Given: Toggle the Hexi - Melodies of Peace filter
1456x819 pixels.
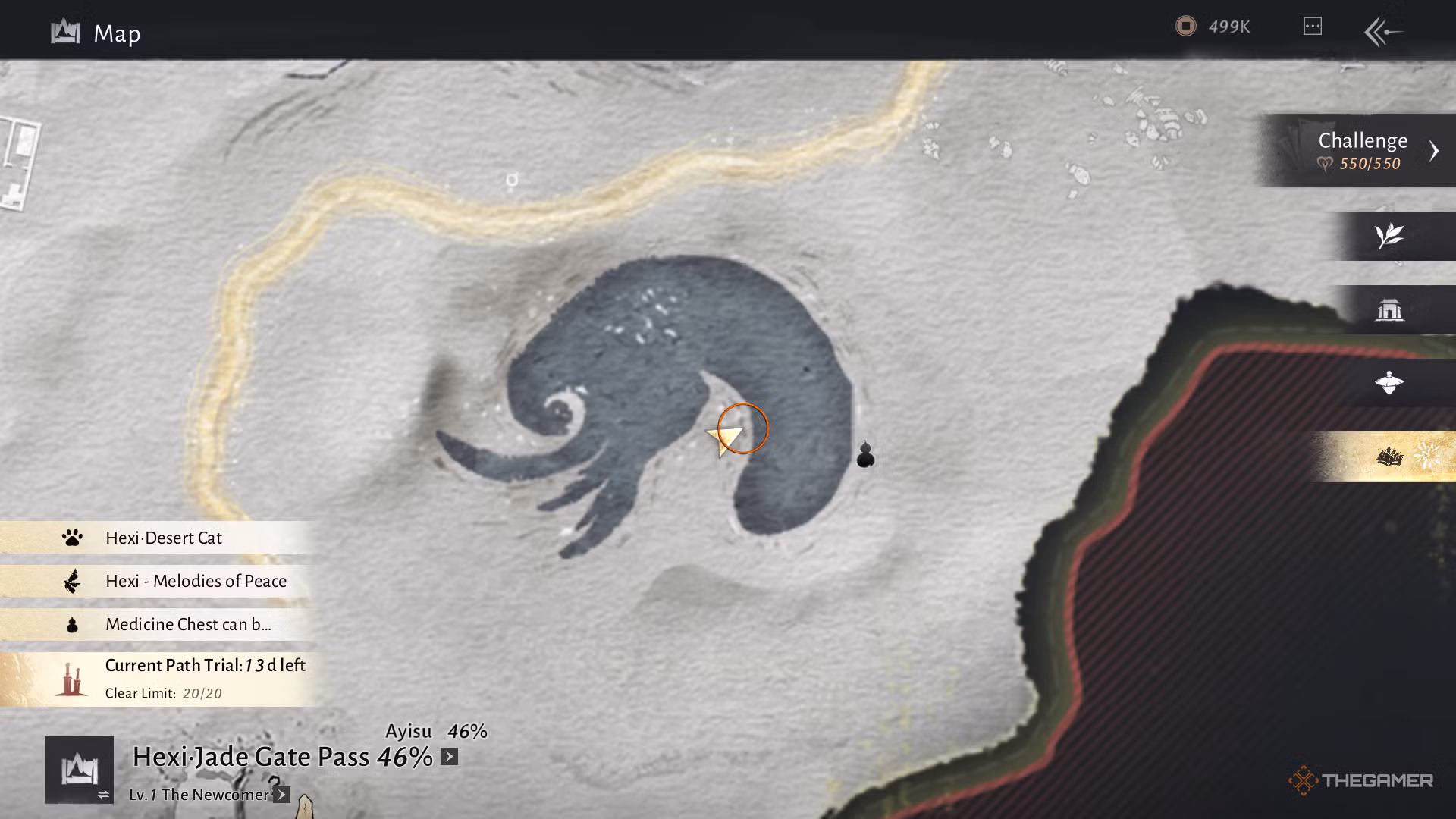Looking at the screenshot, I should [x=196, y=581].
